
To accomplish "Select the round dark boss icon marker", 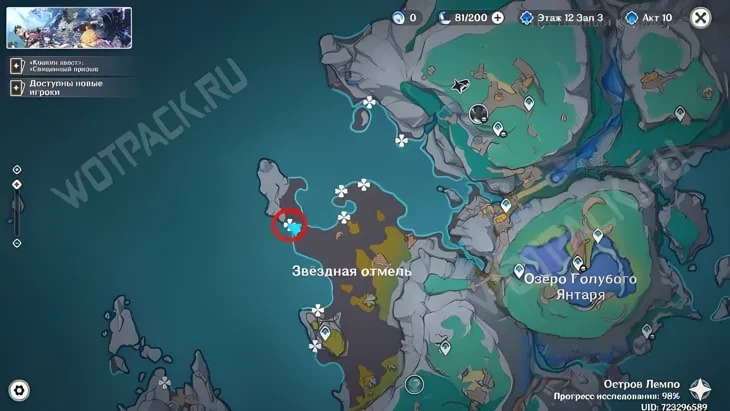I will coord(479,113).
